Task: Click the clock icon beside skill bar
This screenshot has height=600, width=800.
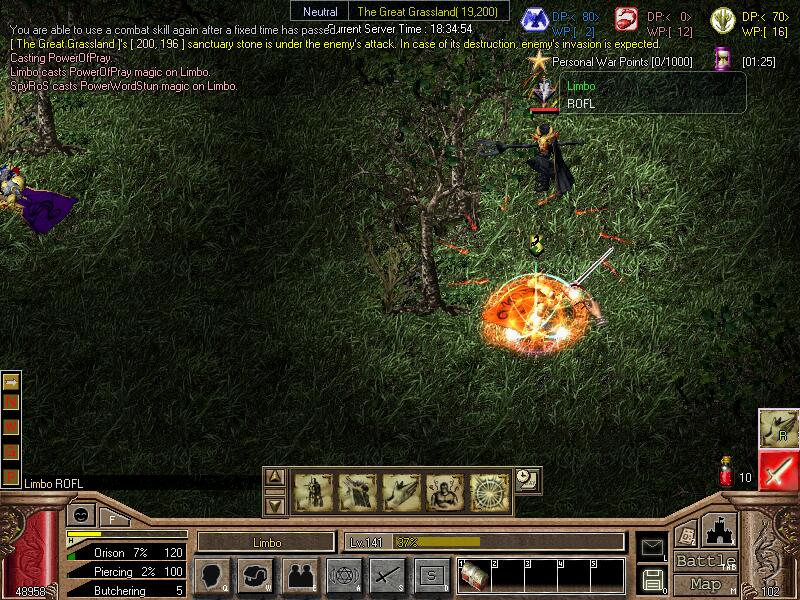Action: point(527,479)
